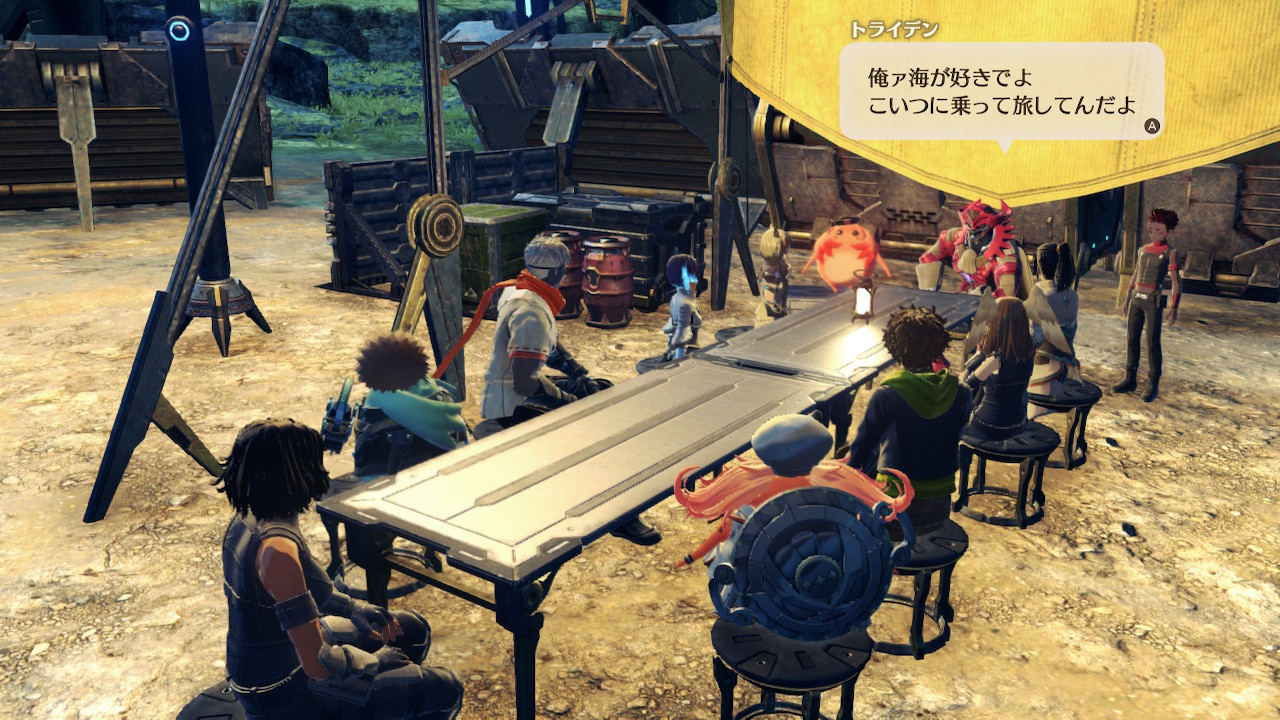Advance the トライデン dialogue speech bubble

(1151, 127)
